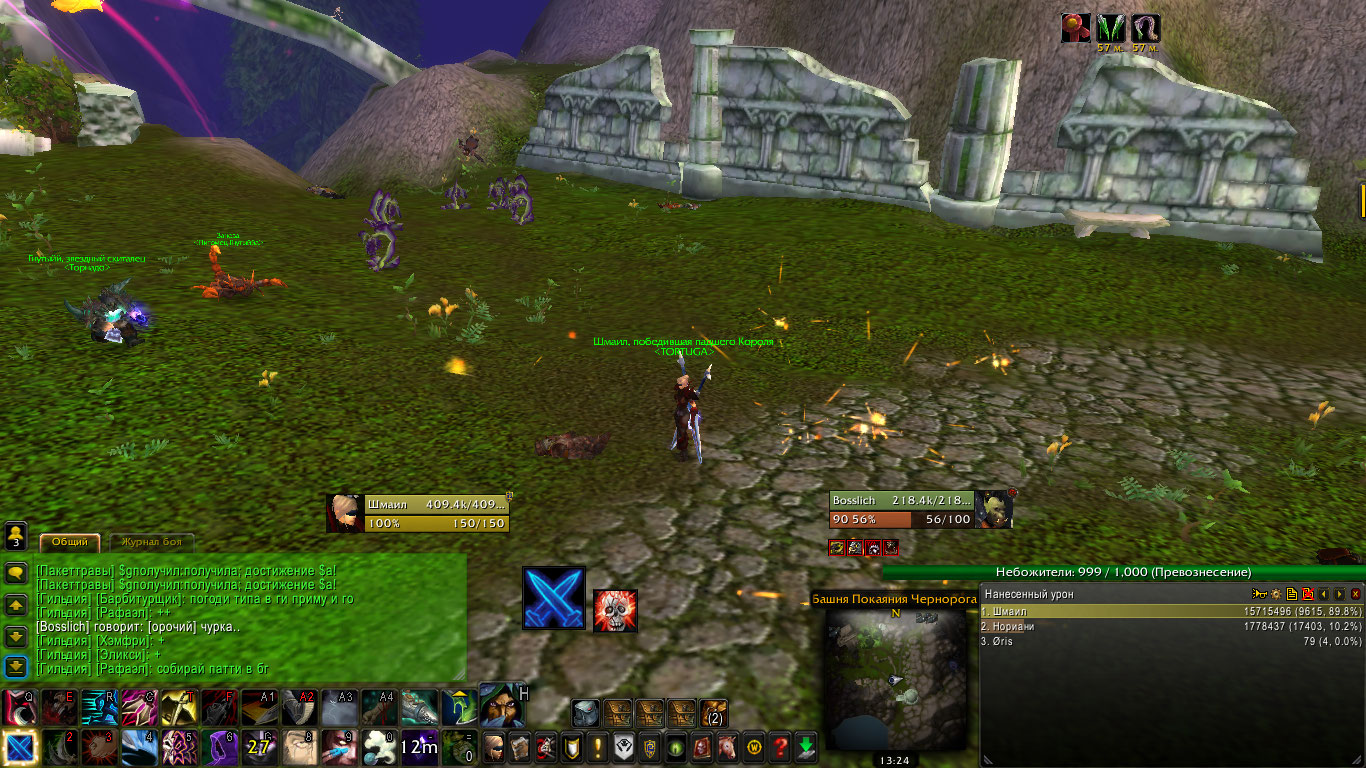Viewport: 1366px width, 768px height.
Task: Select the Bosslich target portrait
Action: point(992,509)
